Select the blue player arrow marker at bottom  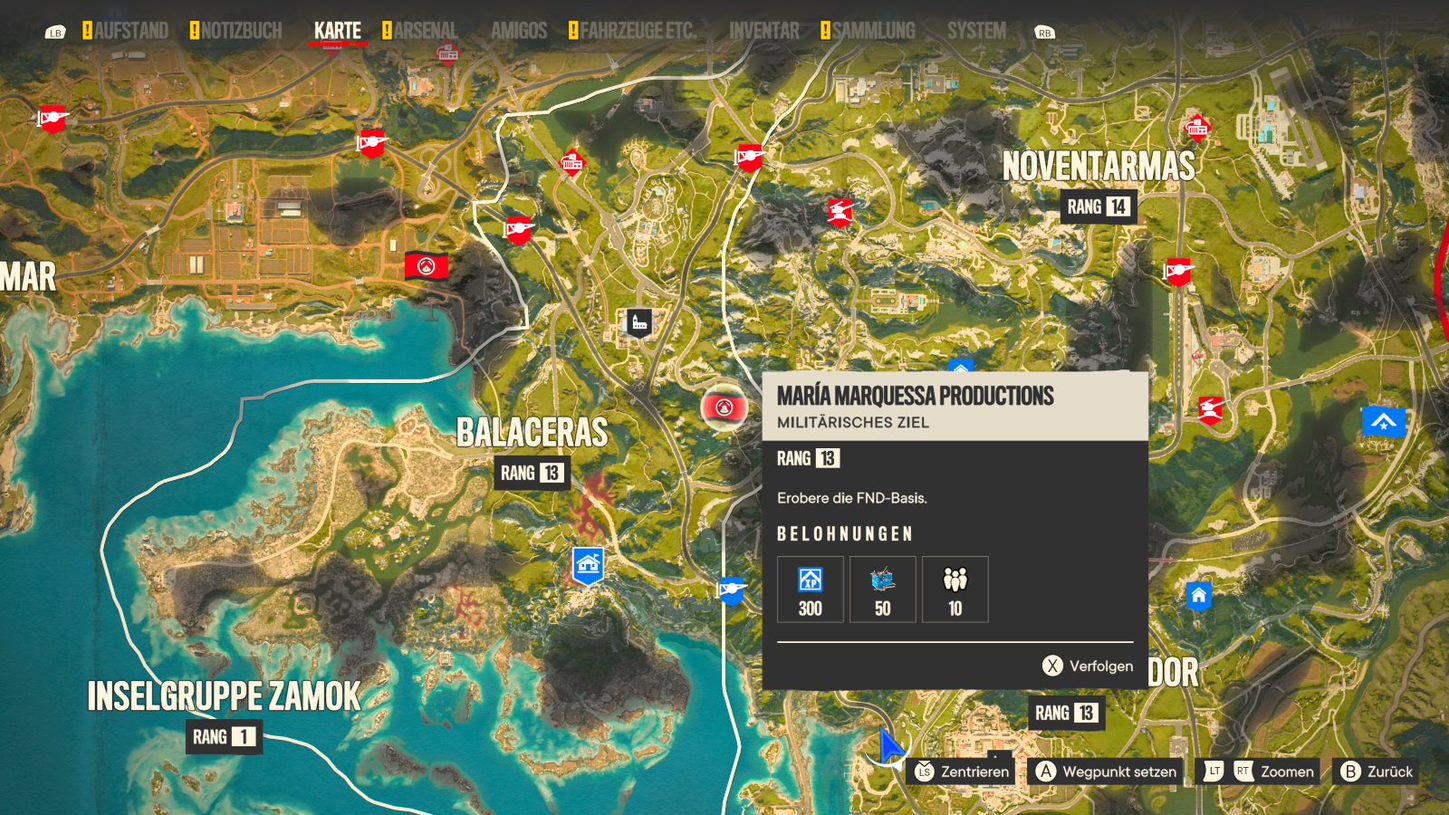coord(891,744)
